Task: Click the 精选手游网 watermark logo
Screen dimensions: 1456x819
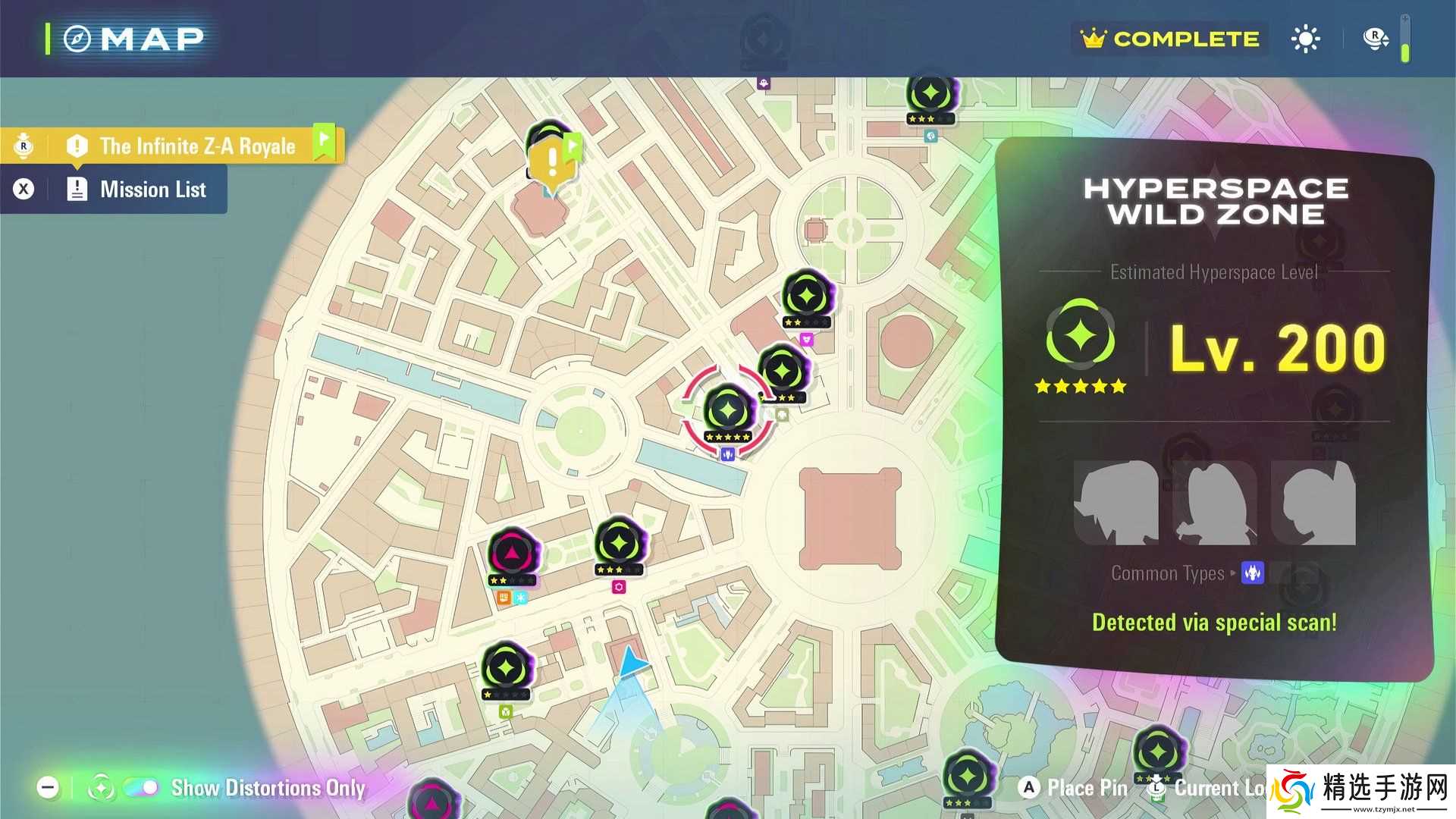Action: [x=1363, y=792]
